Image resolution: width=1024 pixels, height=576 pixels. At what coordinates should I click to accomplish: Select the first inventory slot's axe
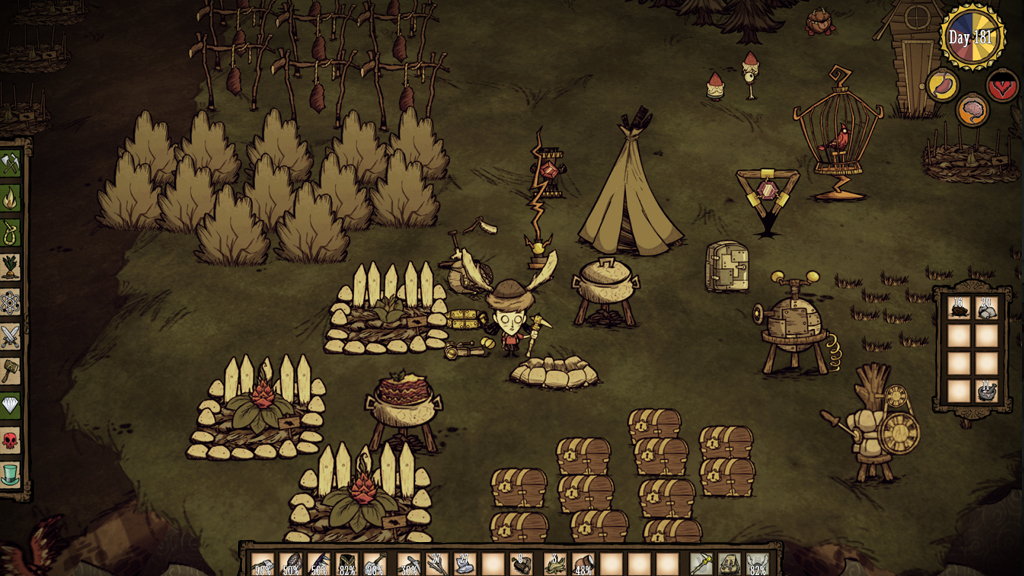pos(263,565)
